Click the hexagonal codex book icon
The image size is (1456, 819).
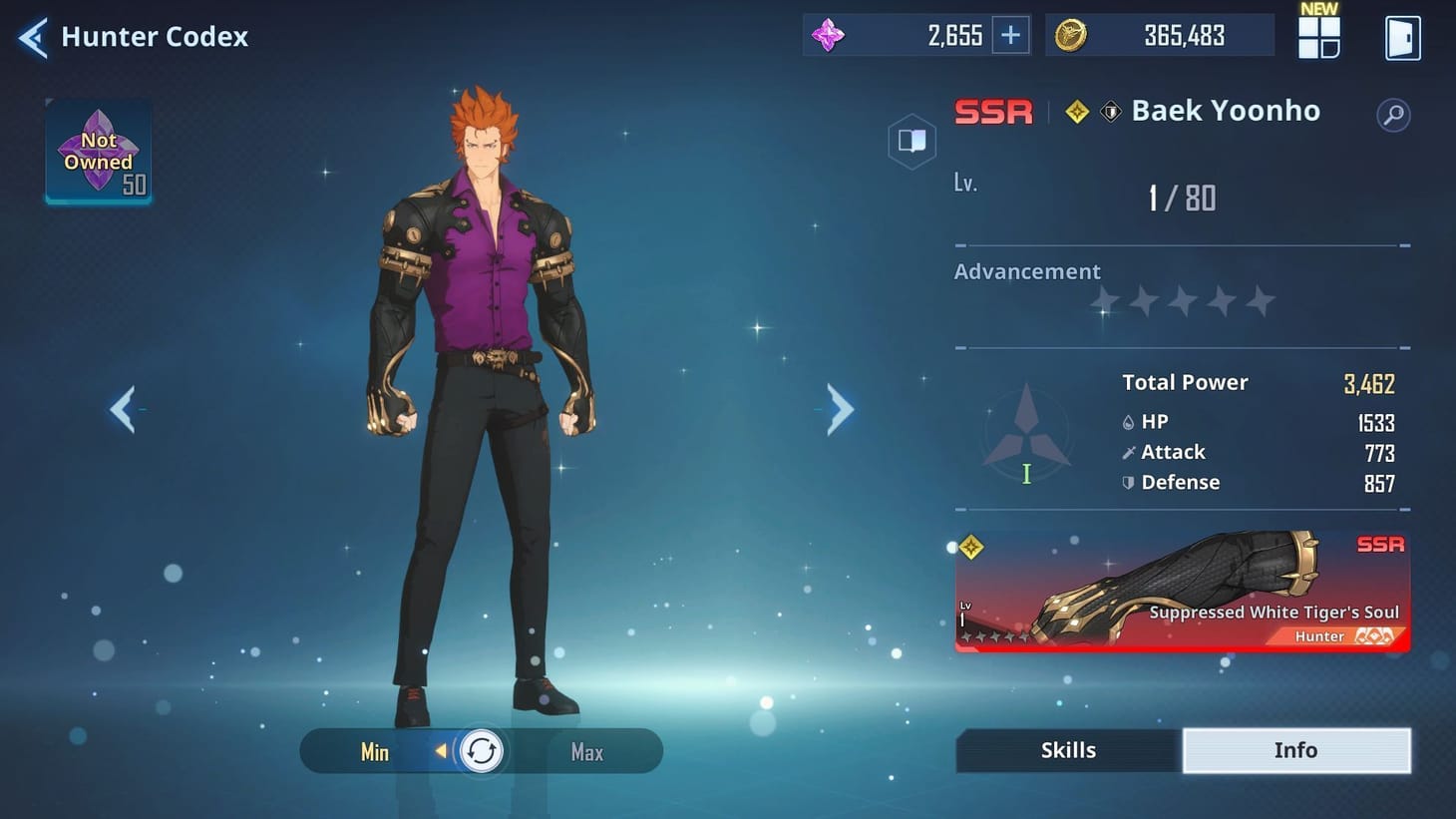click(x=911, y=141)
